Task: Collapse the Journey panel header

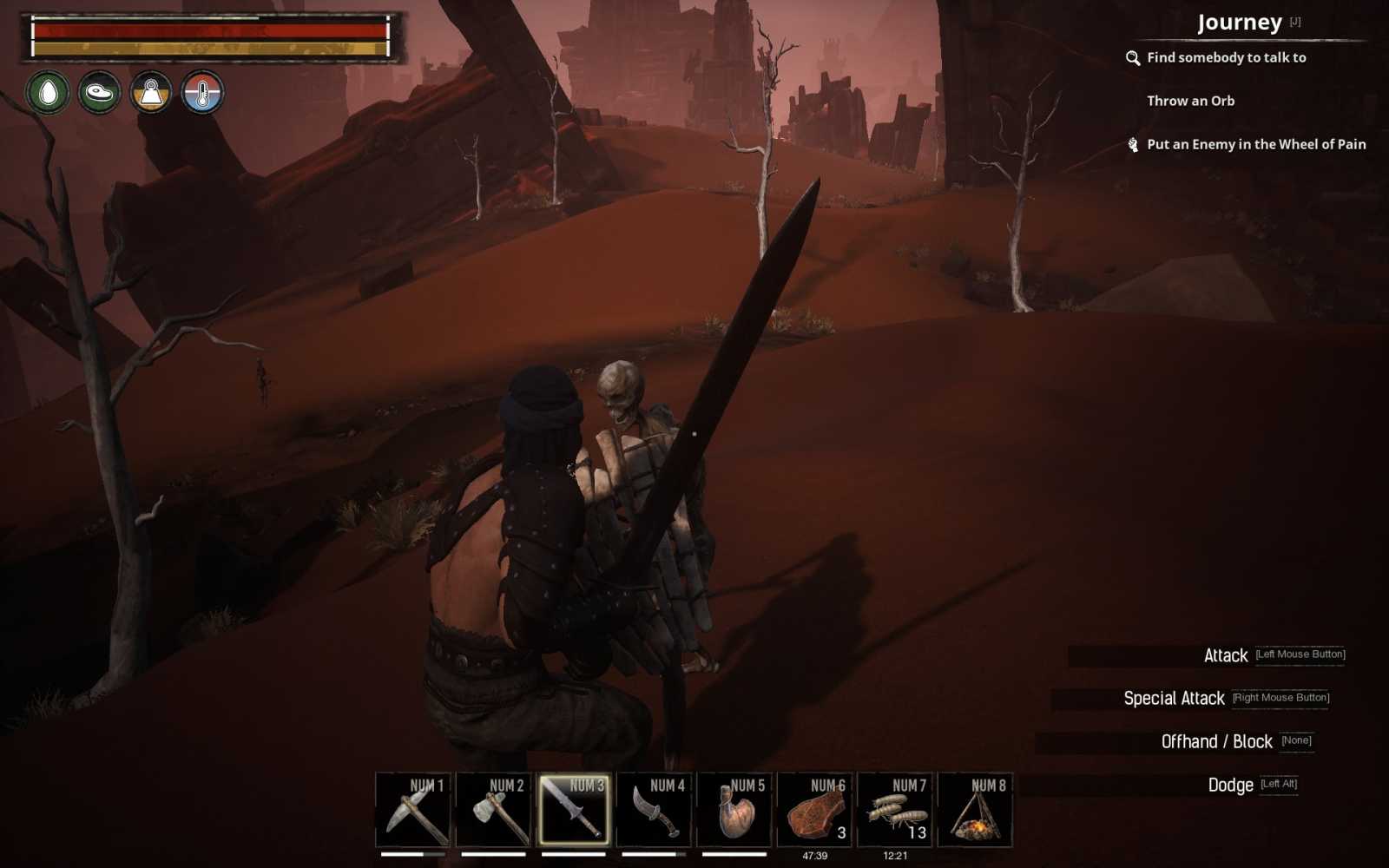Action: pyautogui.click(x=1241, y=21)
